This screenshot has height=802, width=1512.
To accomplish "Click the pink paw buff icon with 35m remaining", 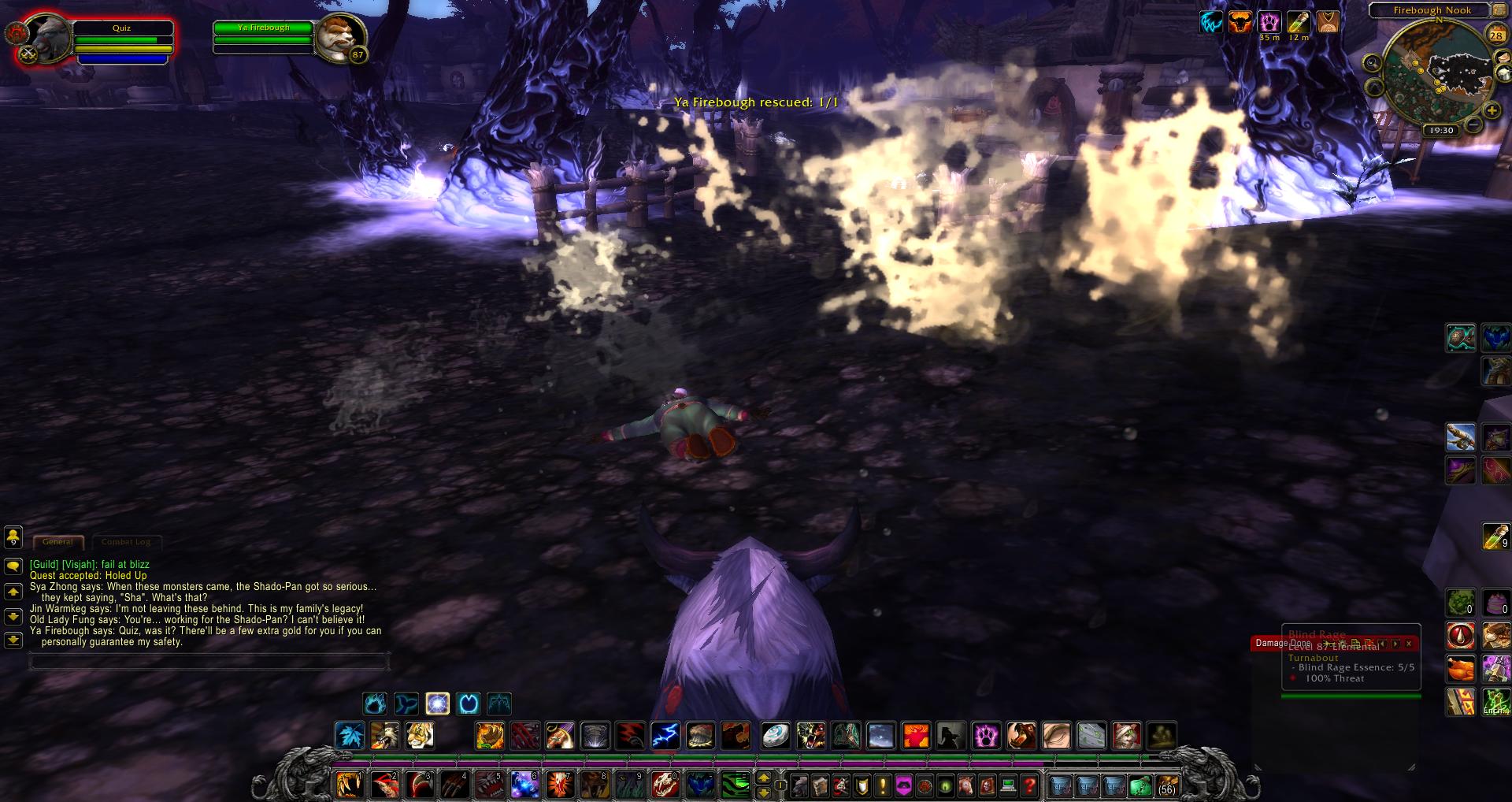I will (1269, 24).
